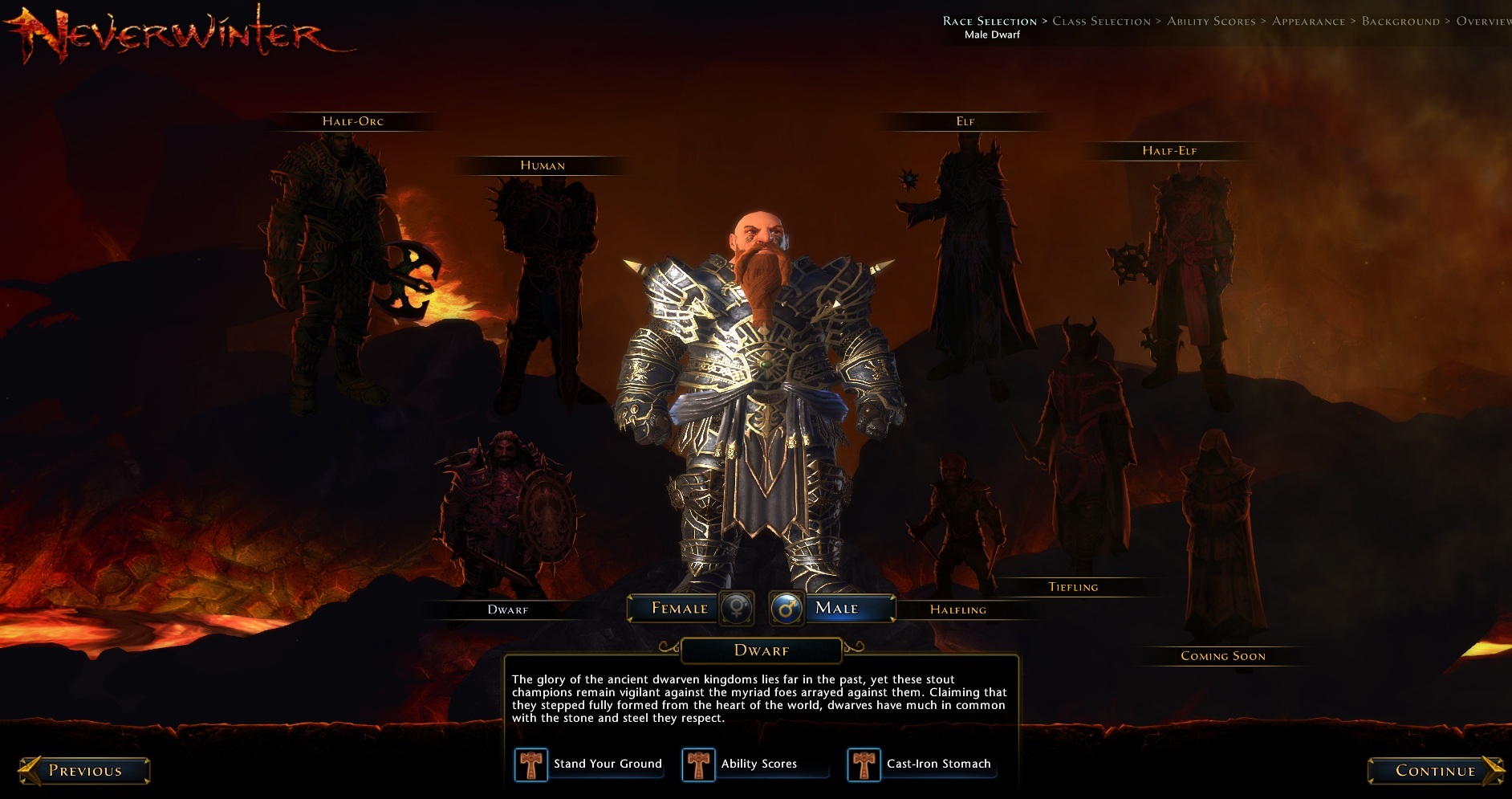The image size is (1512, 799).
Task: Toggle character gender to Female
Action: pyautogui.click(x=682, y=609)
